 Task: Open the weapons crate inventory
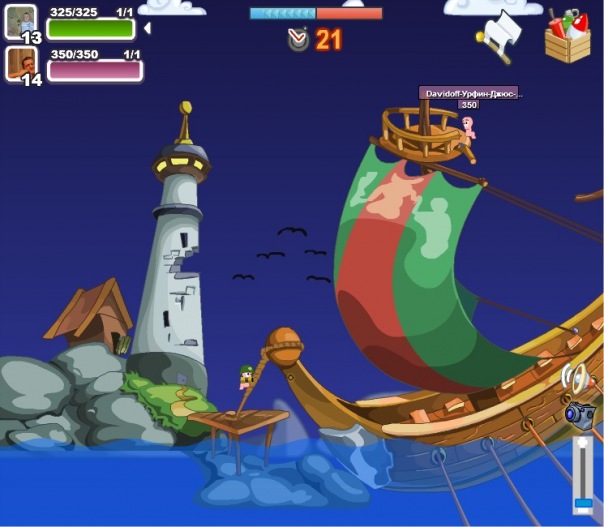tap(567, 37)
